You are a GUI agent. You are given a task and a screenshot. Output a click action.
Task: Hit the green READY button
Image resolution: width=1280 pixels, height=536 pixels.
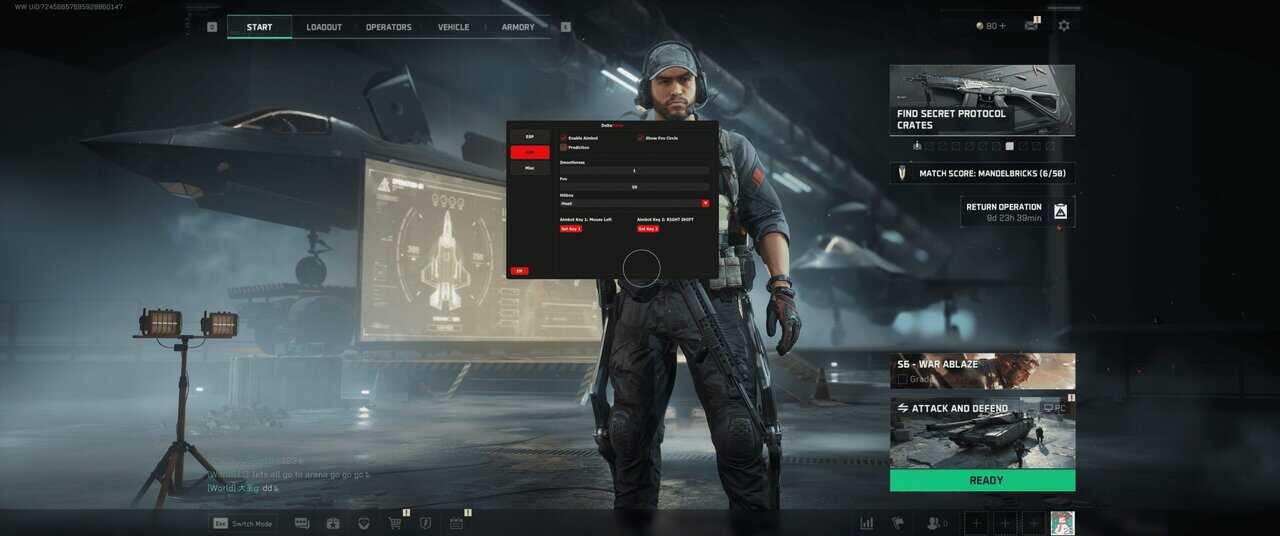(x=982, y=480)
